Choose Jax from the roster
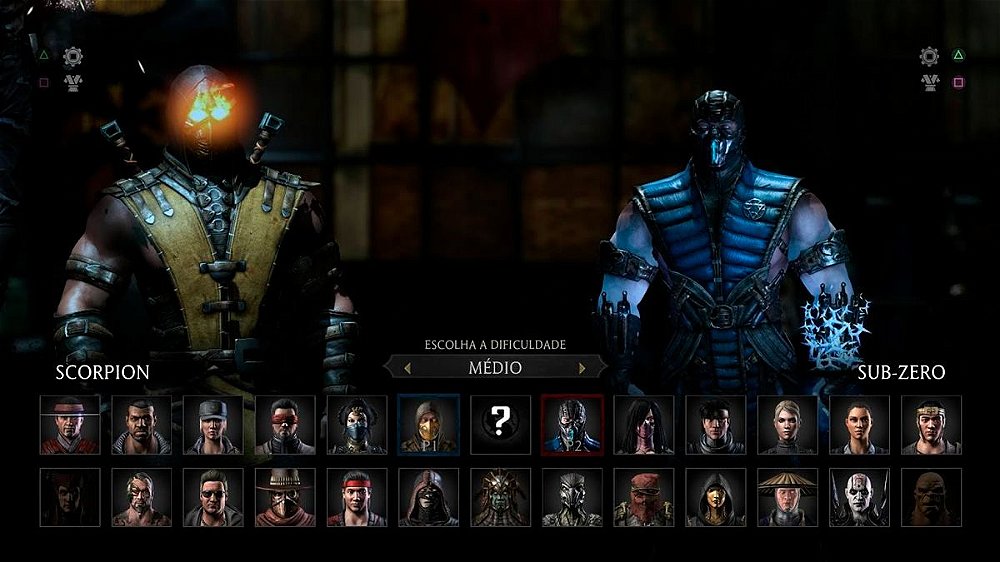The image size is (1000, 562). coord(142,425)
